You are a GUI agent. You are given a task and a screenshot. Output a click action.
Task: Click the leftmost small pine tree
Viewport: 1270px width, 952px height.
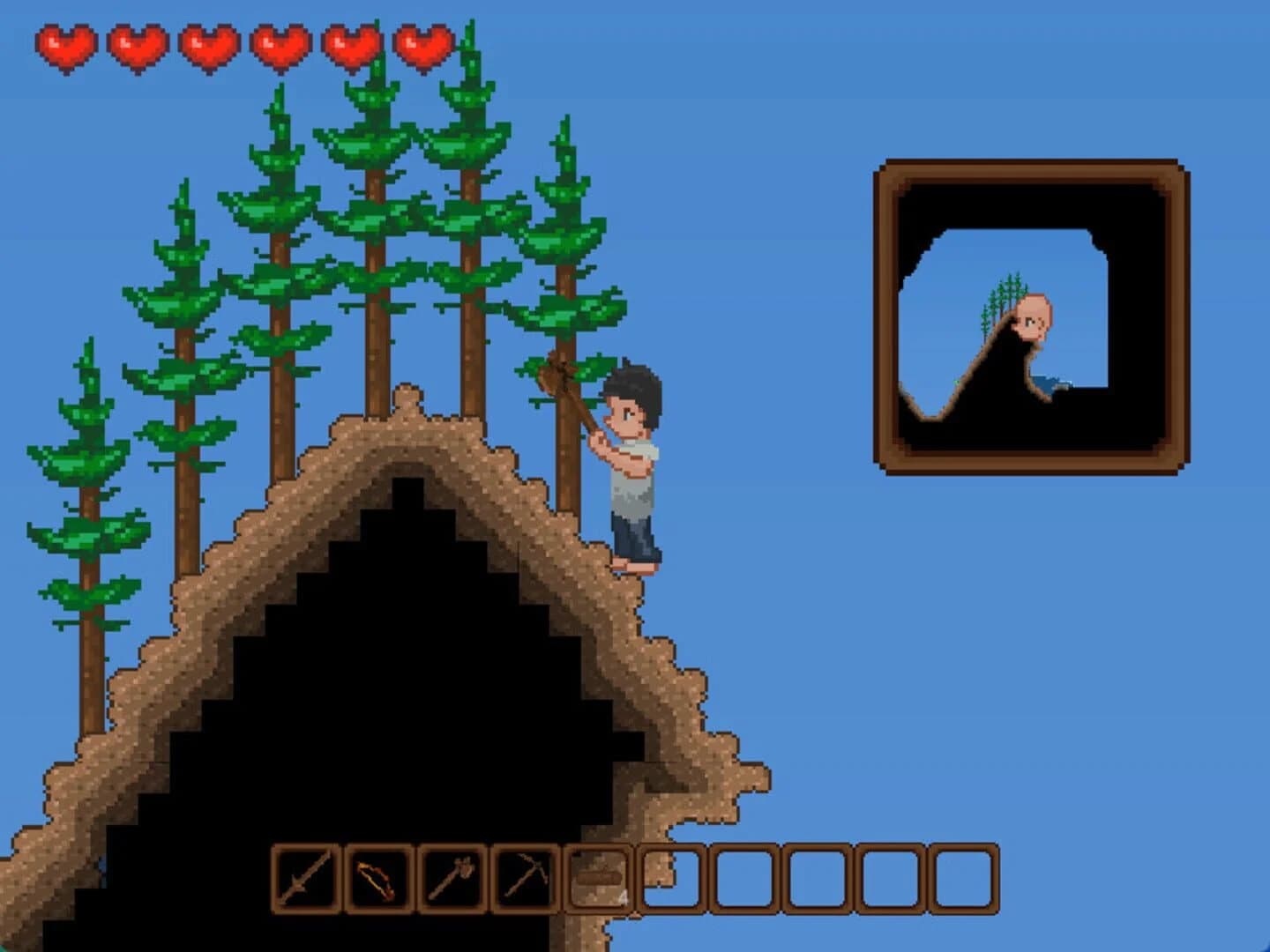pyautogui.click(x=88, y=485)
